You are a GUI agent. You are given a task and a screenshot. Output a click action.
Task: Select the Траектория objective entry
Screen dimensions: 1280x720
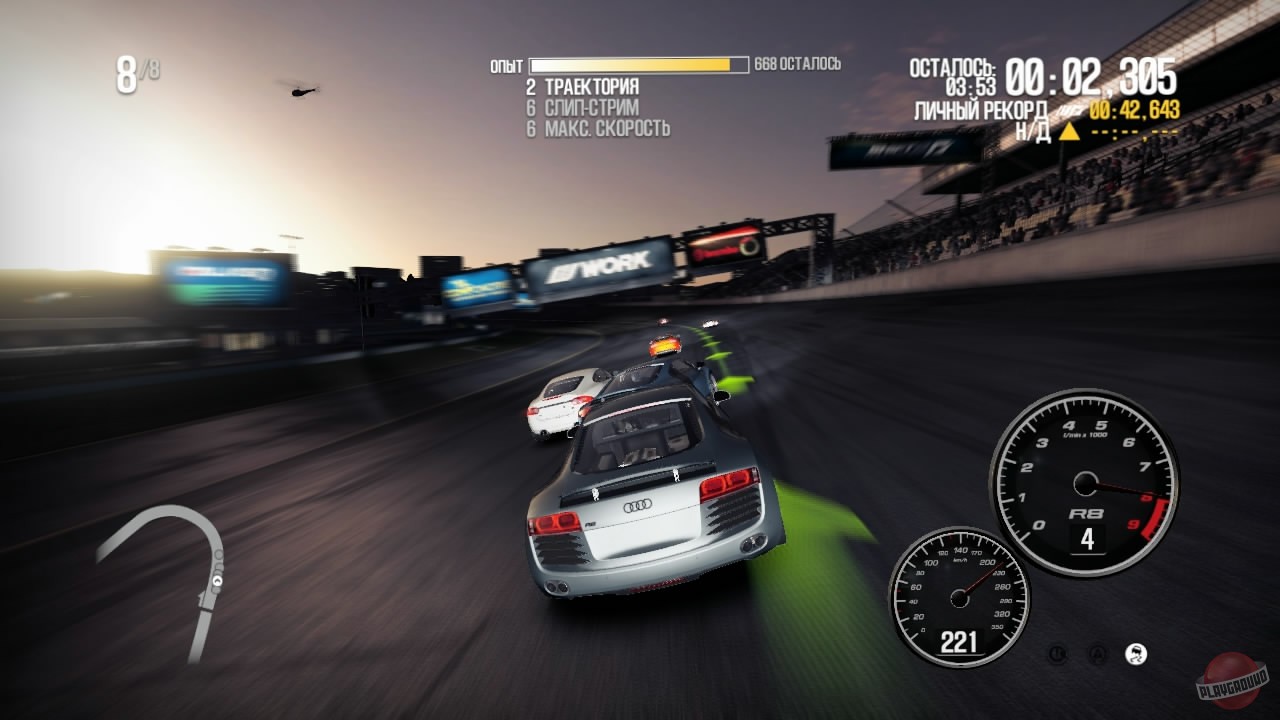click(x=591, y=87)
